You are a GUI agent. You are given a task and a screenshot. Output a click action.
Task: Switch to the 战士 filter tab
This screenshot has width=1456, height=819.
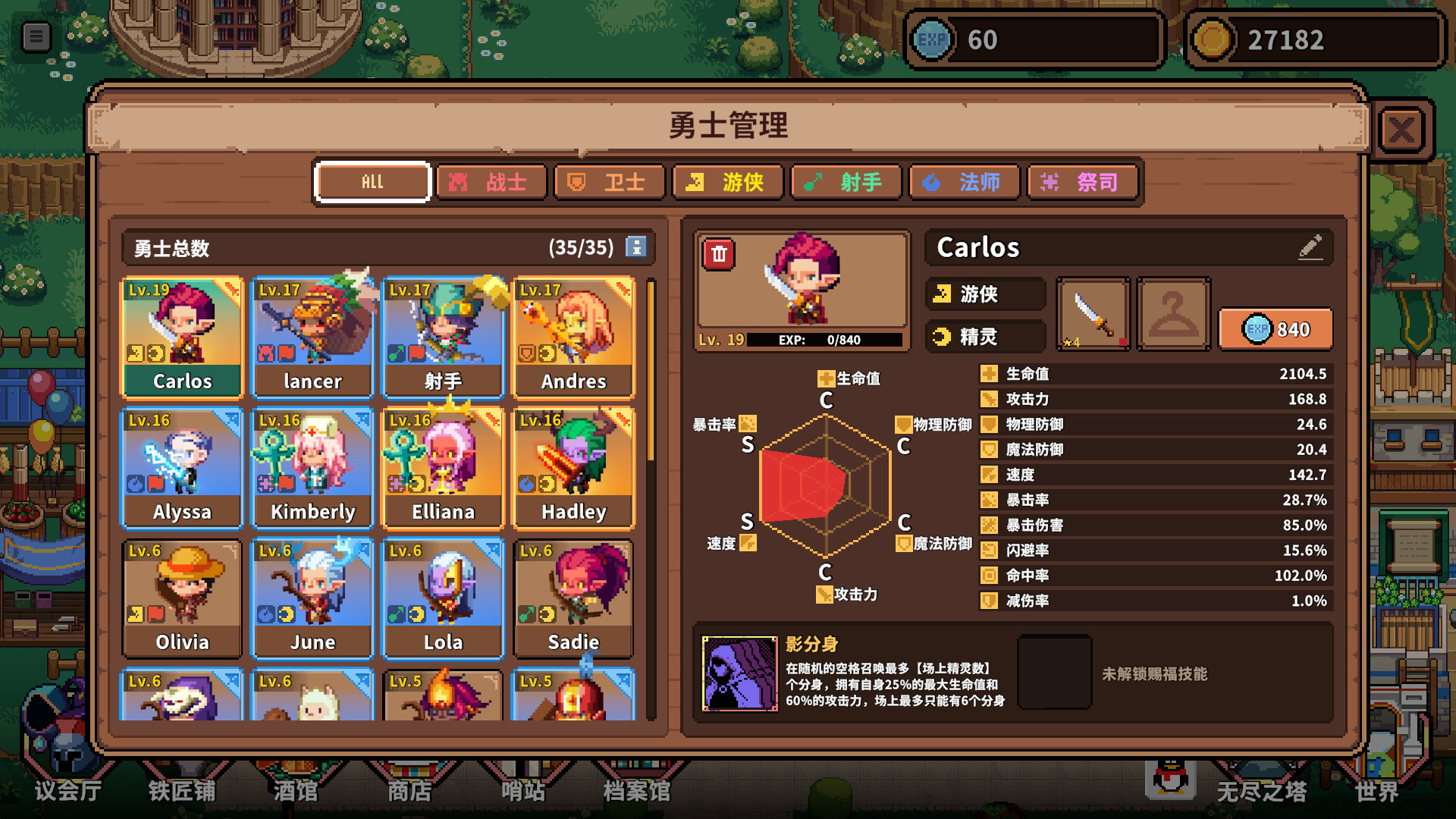[x=491, y=181]
